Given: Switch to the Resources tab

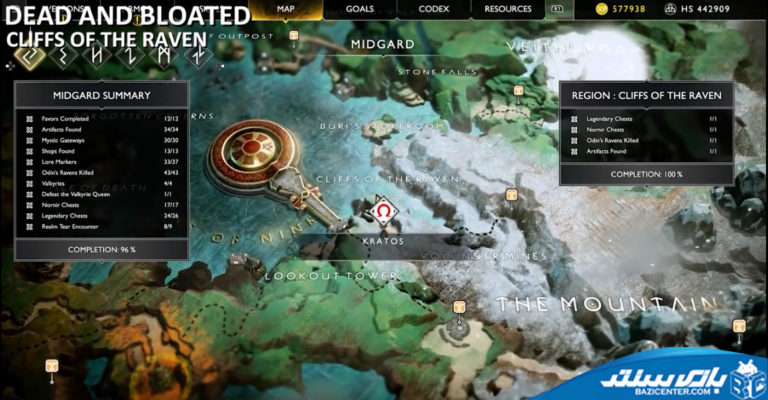Looking at the screenshot, I should point(508,9).
